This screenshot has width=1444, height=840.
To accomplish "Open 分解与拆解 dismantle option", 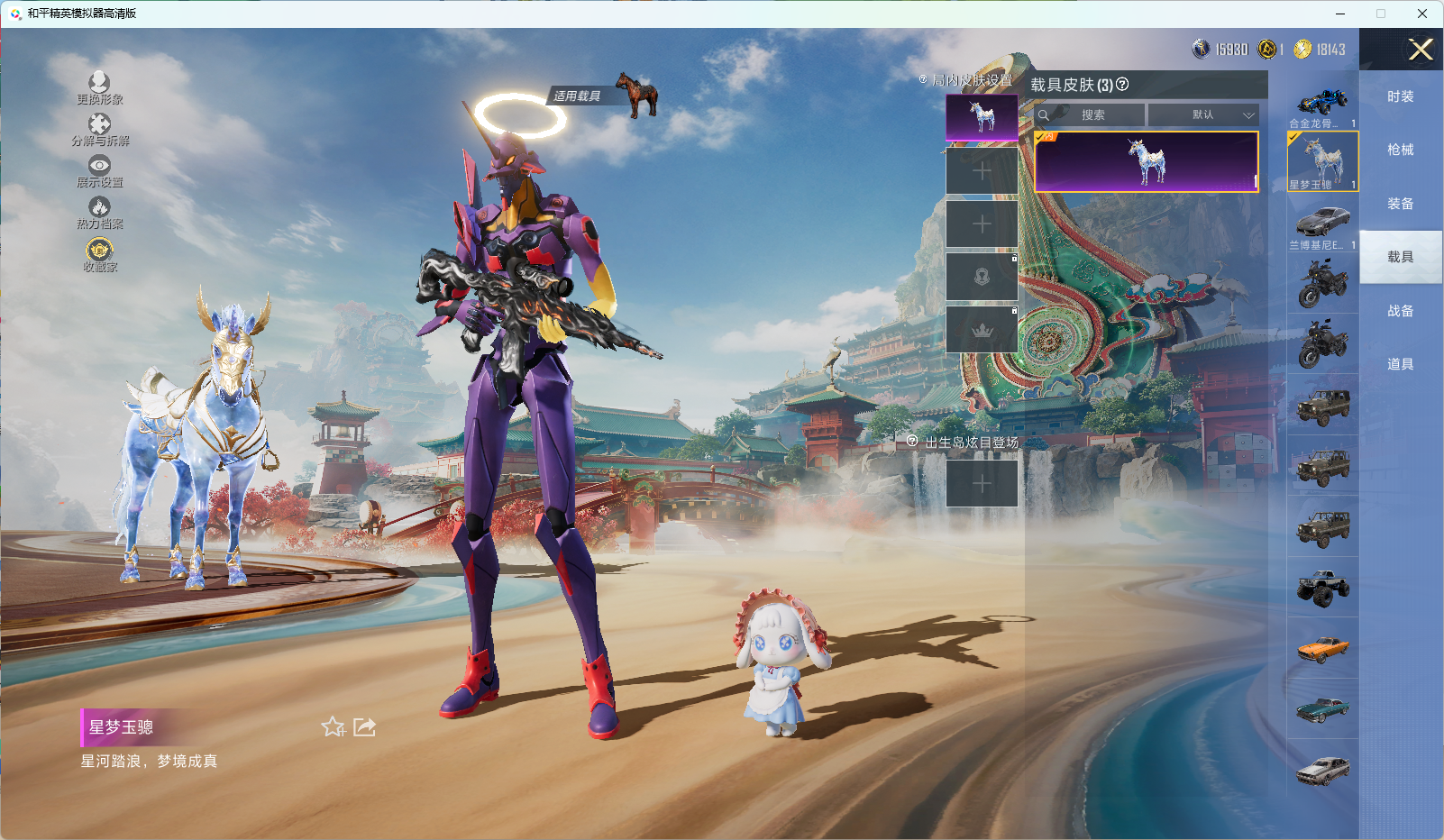I will [99, 129].
